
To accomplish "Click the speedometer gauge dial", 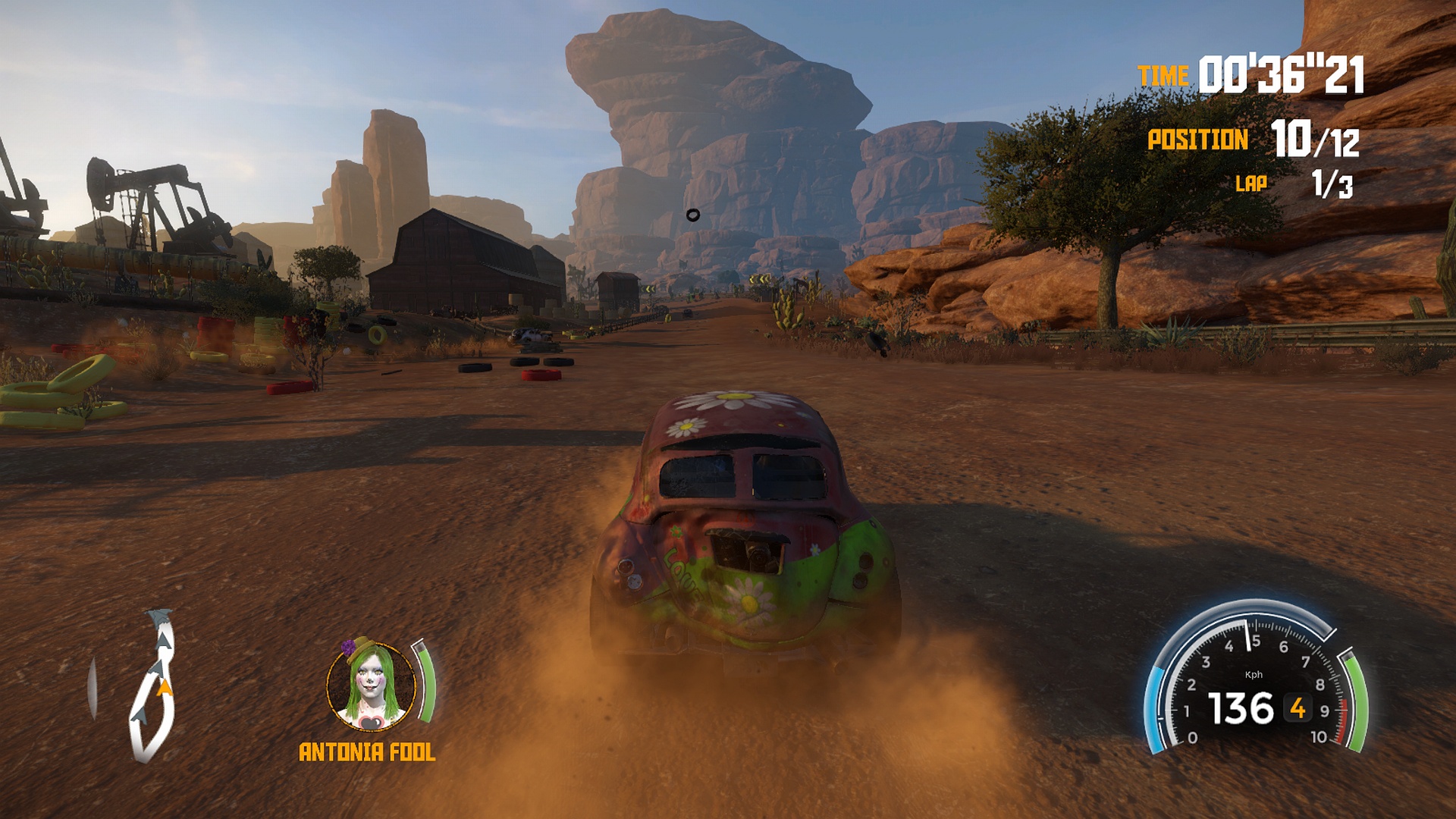I will pyautogui.click(x=1255, y=682).
